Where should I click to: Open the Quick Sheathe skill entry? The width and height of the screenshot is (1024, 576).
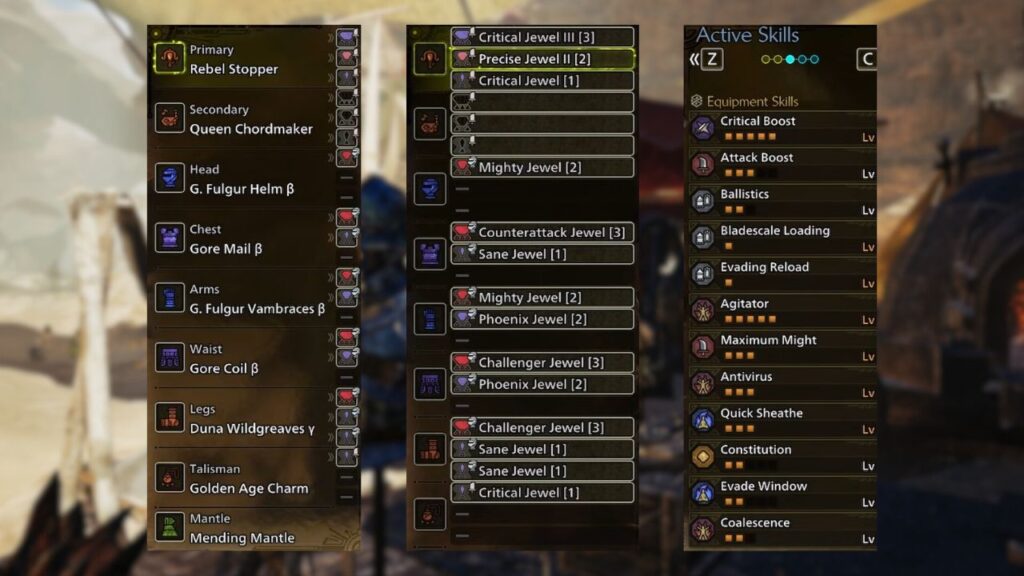click(x=782, y=420)
